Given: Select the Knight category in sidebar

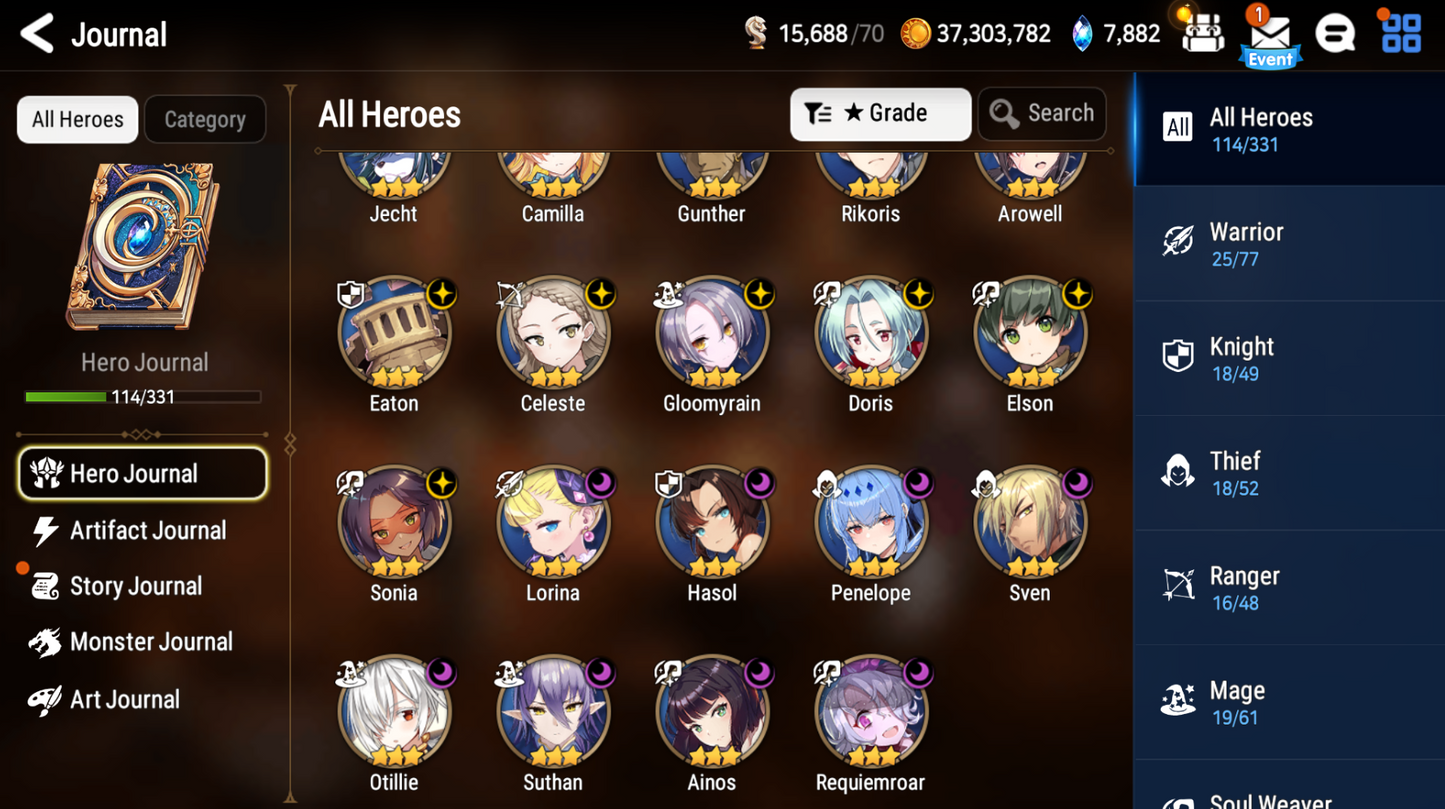Looking at the screenshot, I should point(1288,357).
